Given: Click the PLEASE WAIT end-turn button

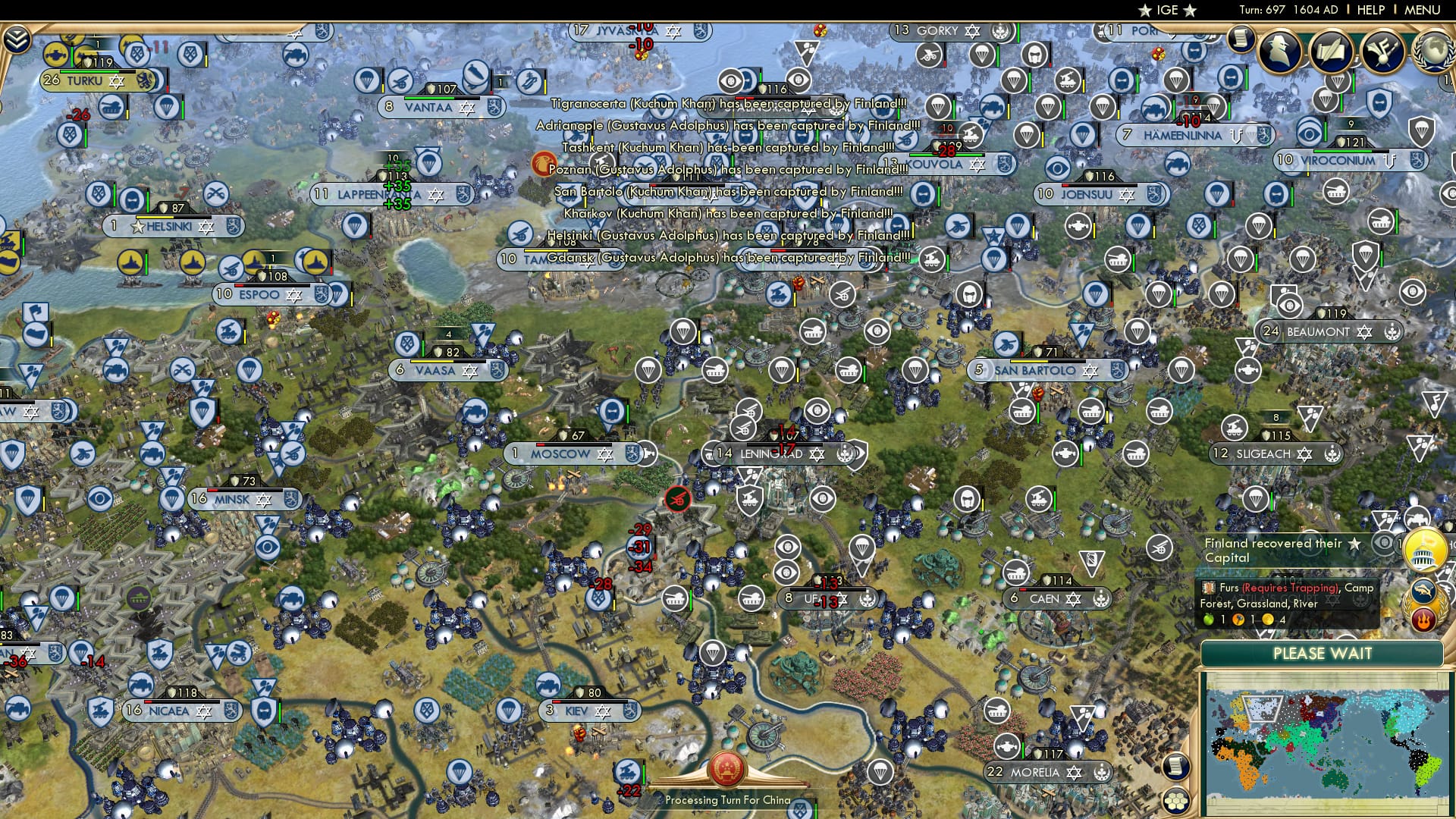Looking at the screenshot, I should 1323,654.
